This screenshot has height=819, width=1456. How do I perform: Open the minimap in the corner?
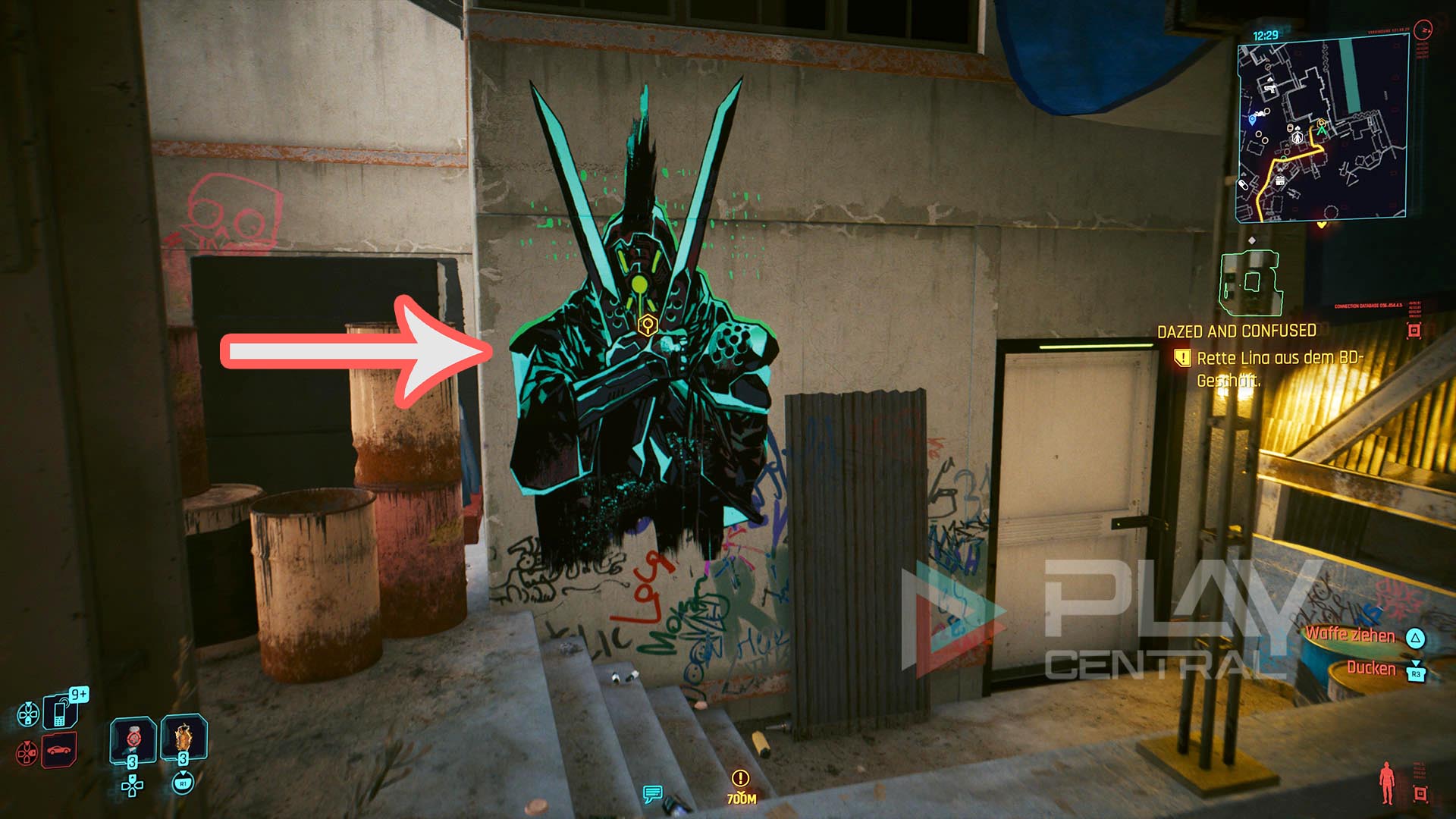click(1322, 130)
